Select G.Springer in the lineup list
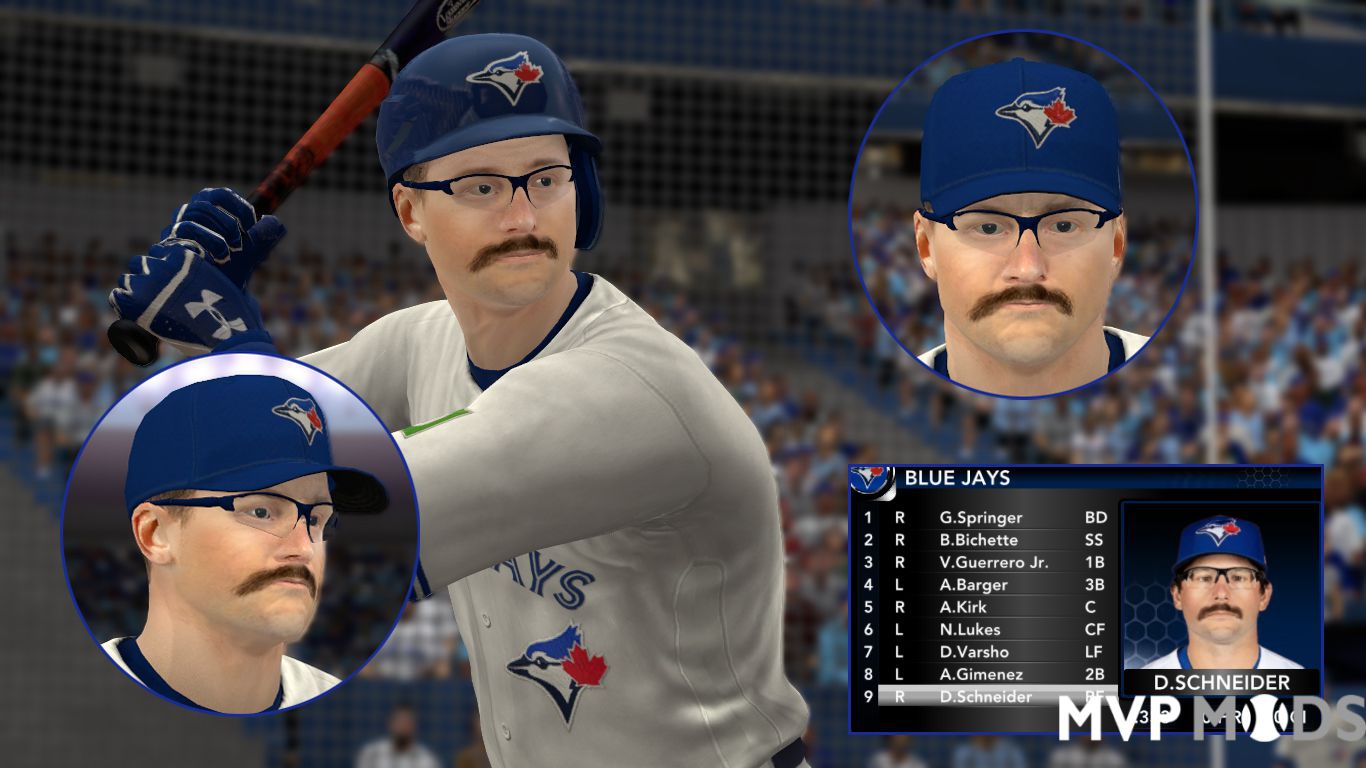This screenshot has width=1366, height=768. [x=980, y=518]
